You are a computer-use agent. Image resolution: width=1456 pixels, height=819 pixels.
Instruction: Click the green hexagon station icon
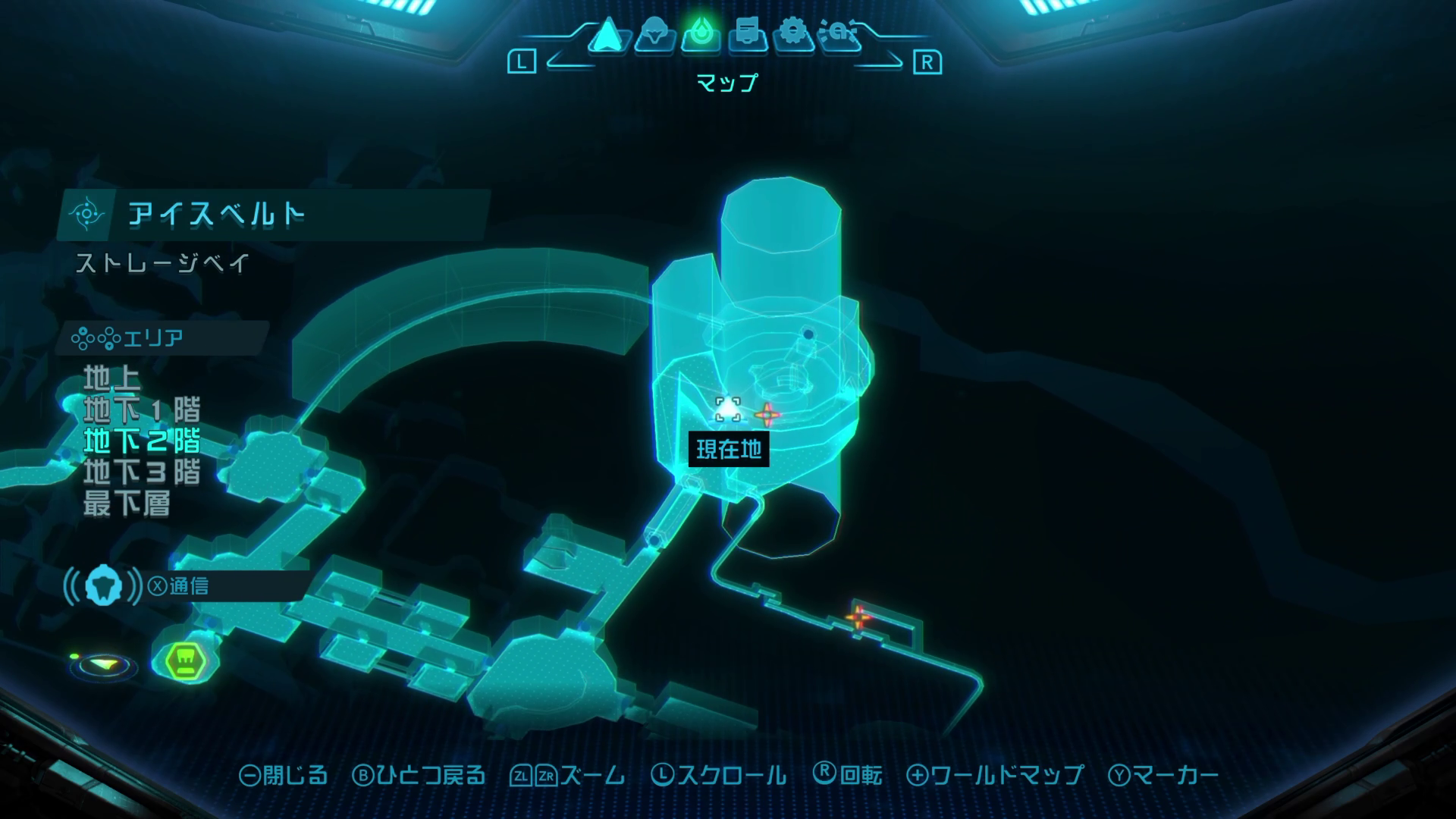pyautogui.click(x=184, y=660)
